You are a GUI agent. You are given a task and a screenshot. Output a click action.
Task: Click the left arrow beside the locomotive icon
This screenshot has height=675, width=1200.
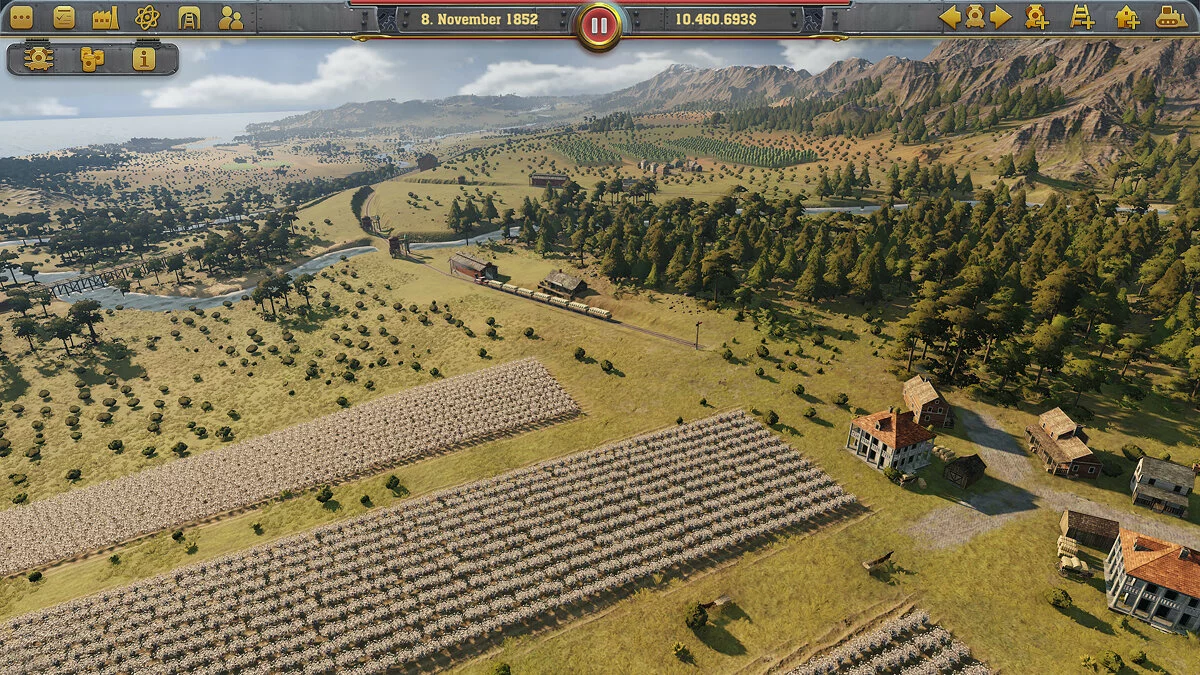point(950,17)
